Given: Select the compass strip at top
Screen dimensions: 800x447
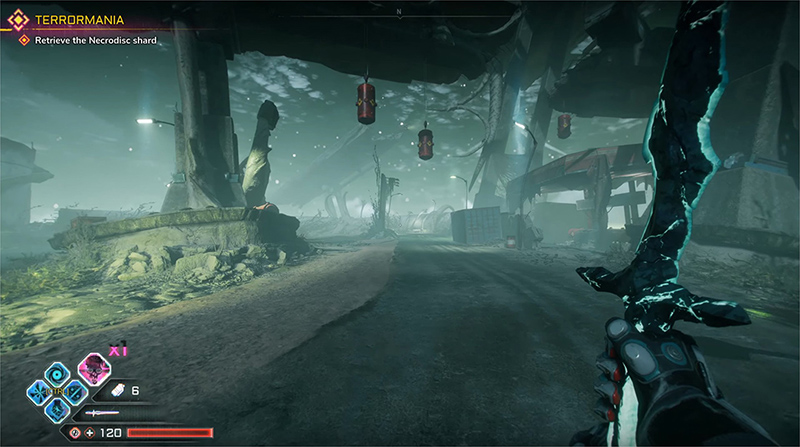Looking at the screenshot, I should pos(400,12).
